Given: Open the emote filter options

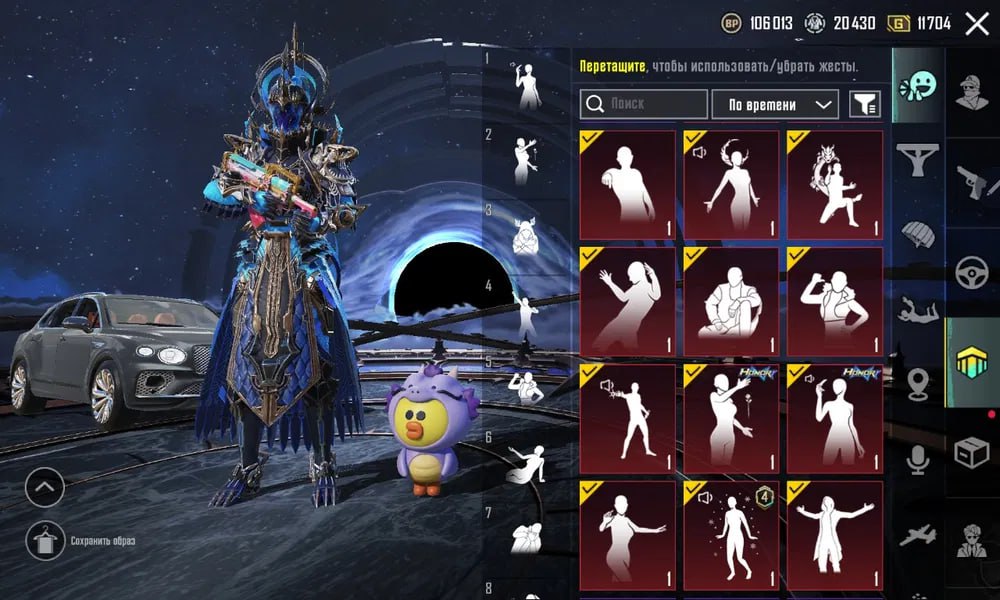Looking at the screenshot, I should [864, 104].
